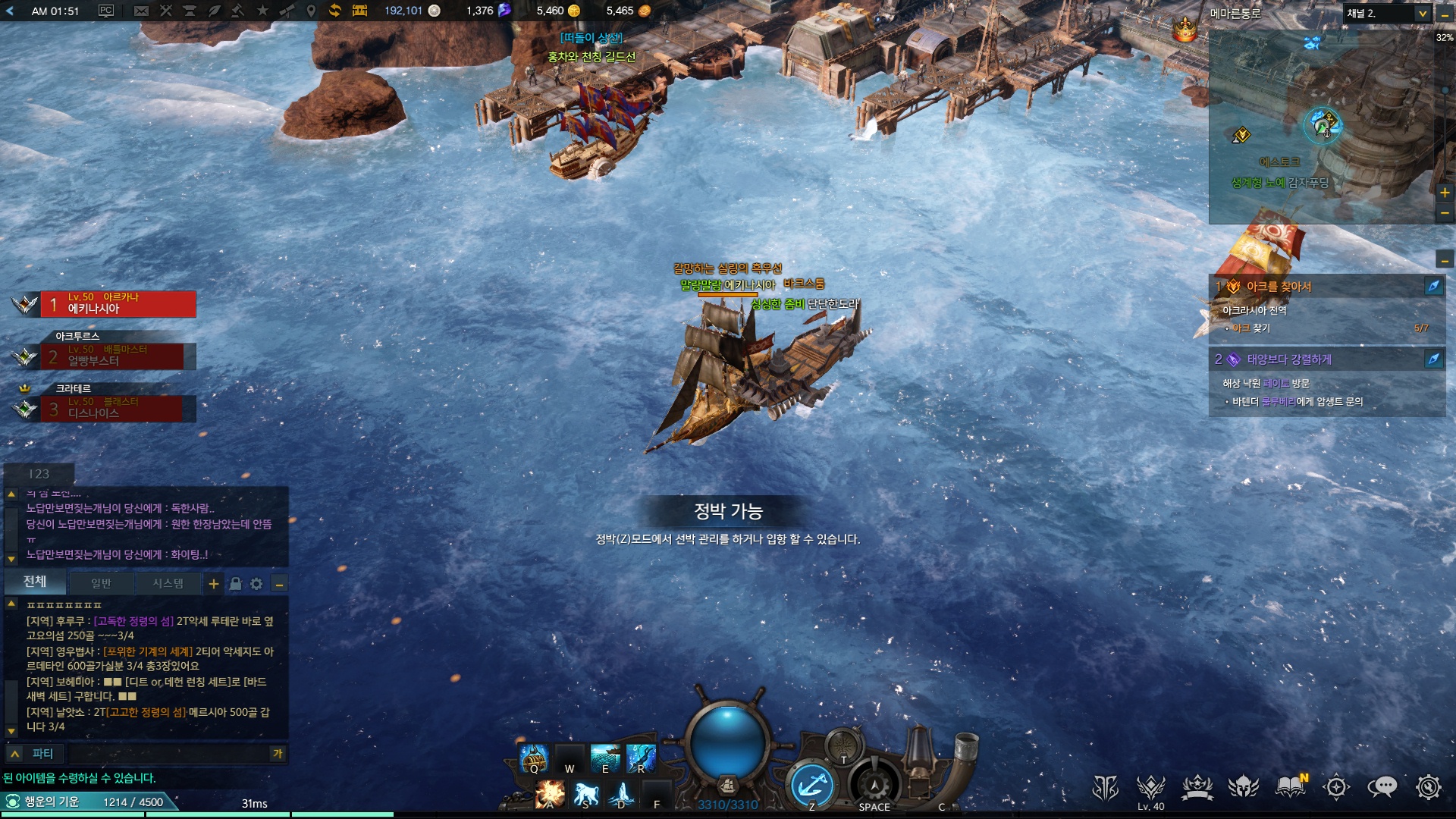Activate the treasure chest salvage skill

(534, 758)
